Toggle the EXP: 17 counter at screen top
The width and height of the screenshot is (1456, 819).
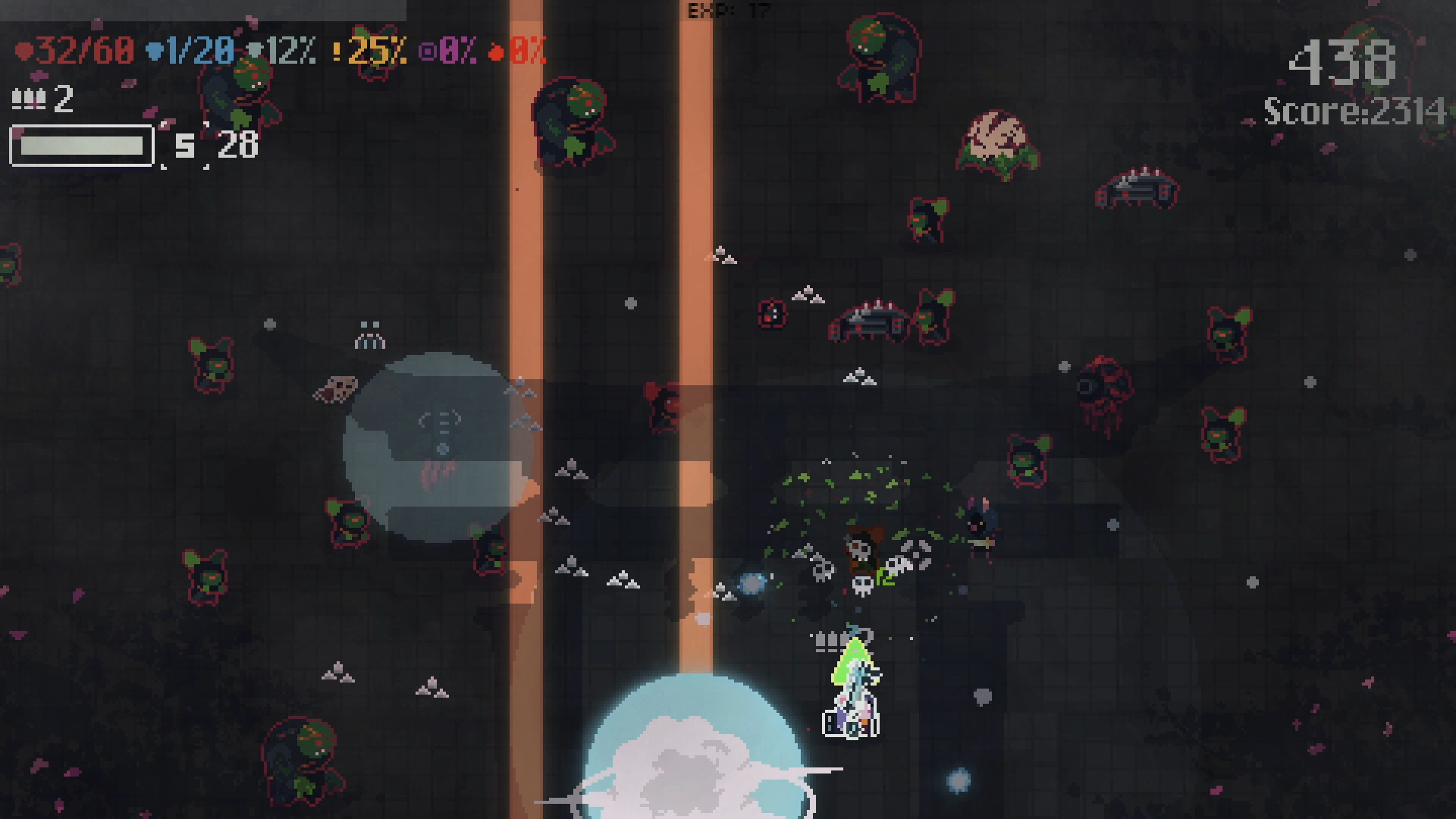726,11
